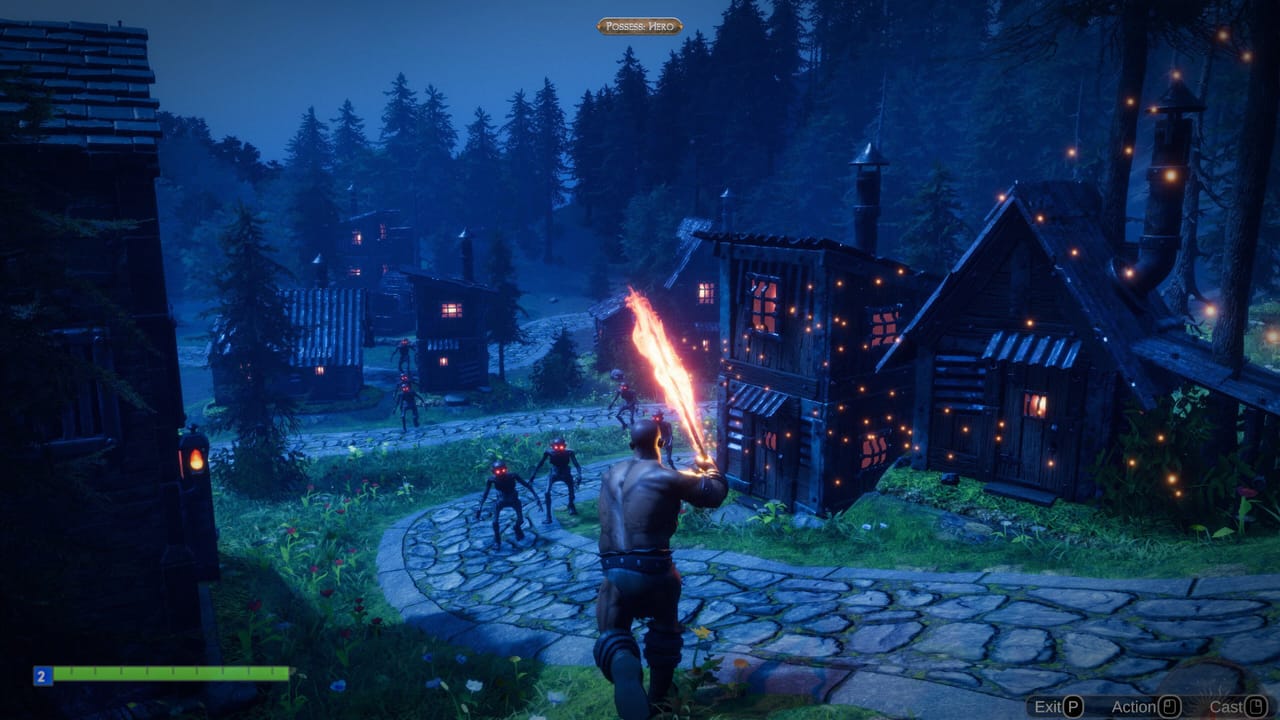Click the Possess: Hero banner at the top
This screenshot has width=1280, height=720.
[638, 27]
